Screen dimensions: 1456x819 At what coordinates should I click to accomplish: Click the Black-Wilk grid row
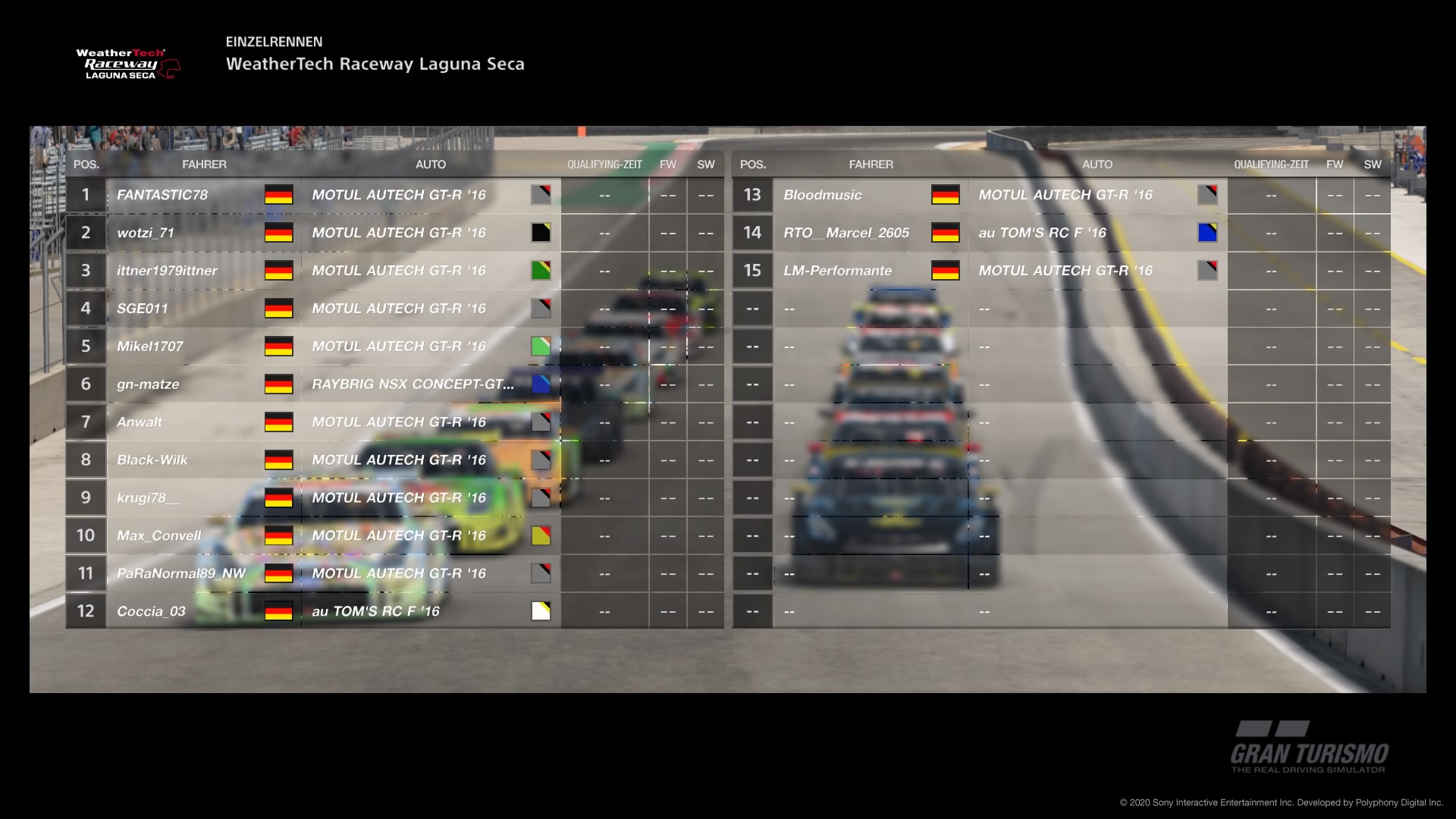(x=152, y=460)
